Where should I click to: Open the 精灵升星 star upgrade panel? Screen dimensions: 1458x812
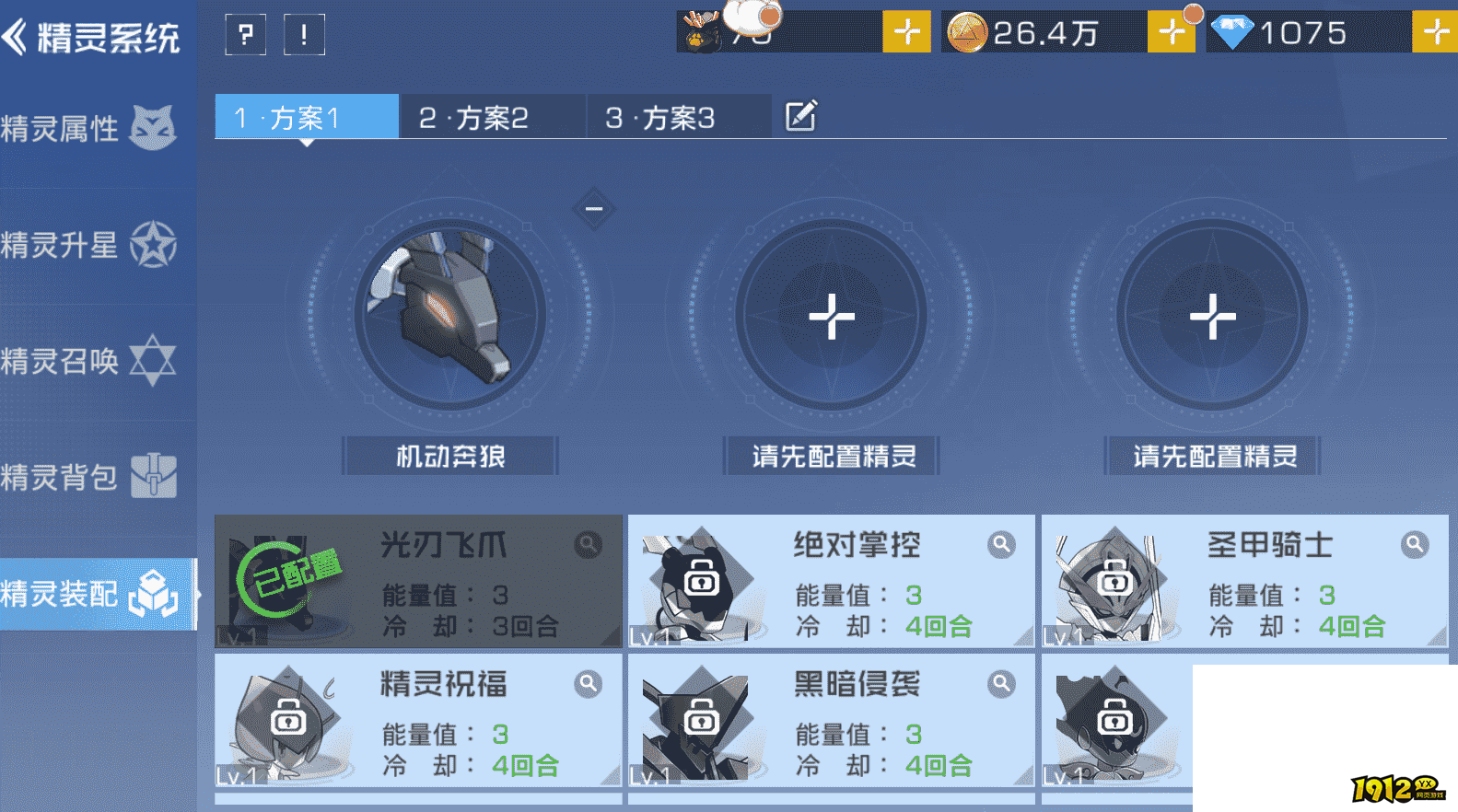(153, 244)
